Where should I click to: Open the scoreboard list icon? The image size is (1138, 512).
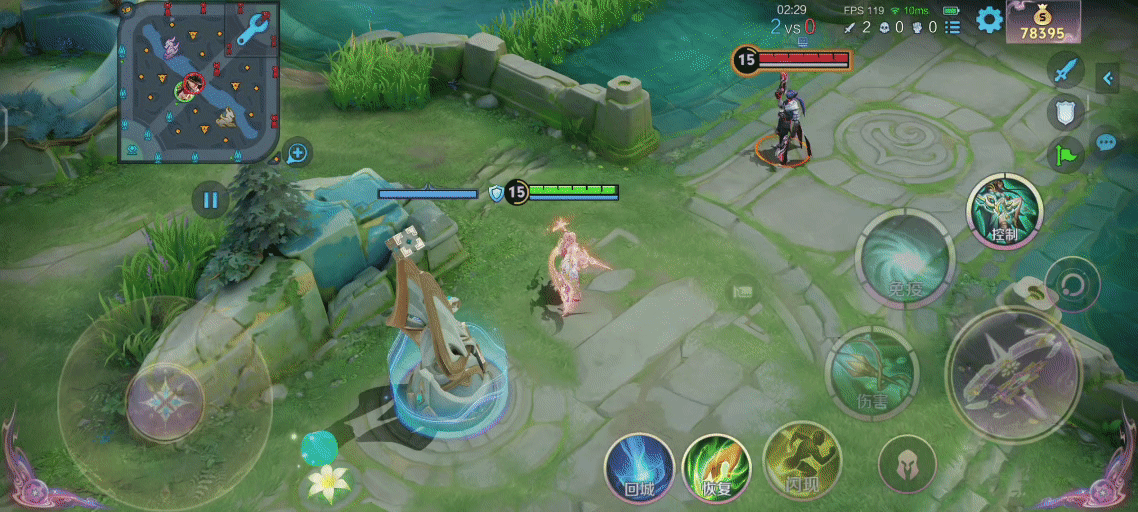951,27
